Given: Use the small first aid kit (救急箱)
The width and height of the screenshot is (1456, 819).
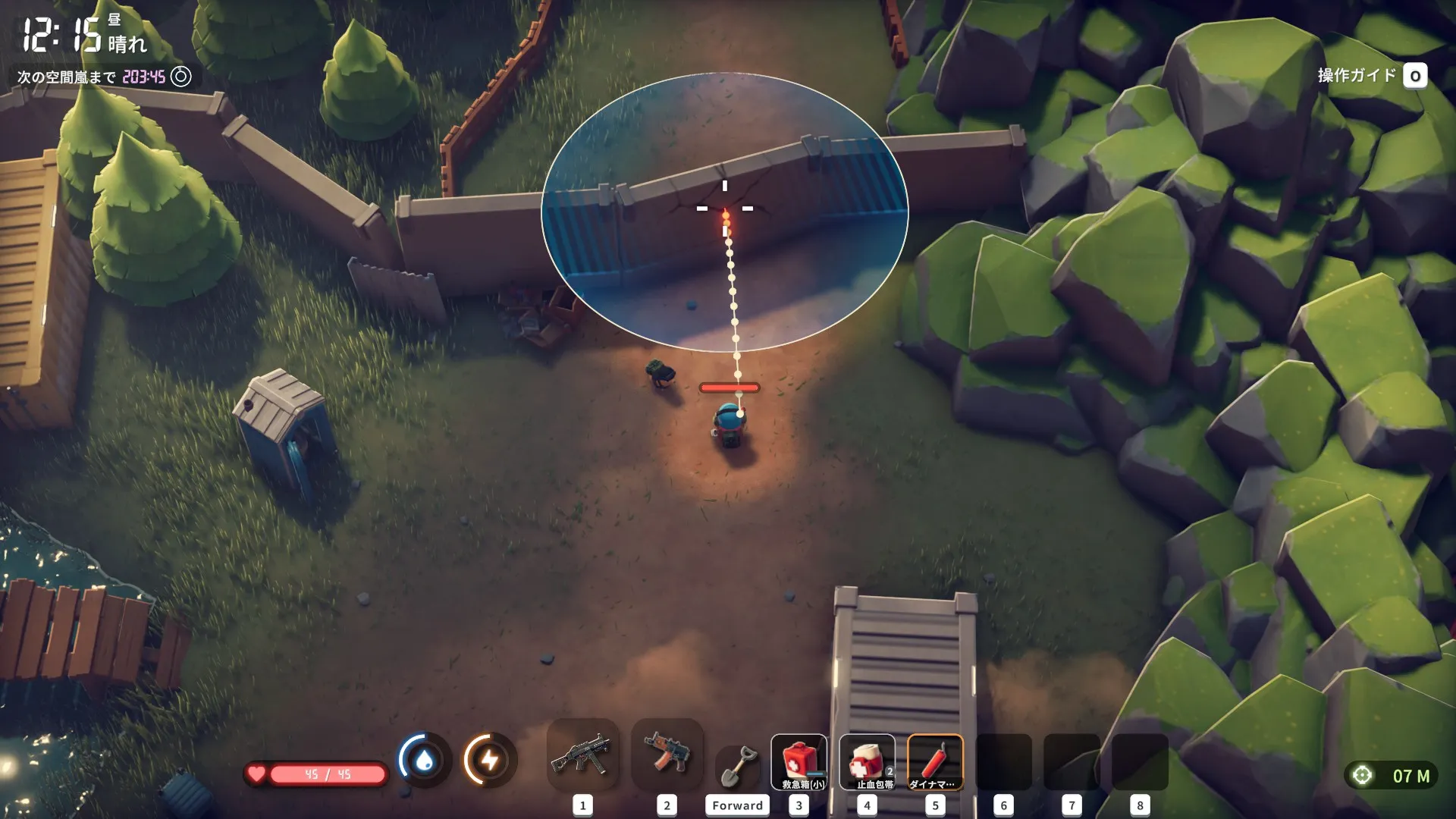Looking at the screenshot, I should click(x=799, y=762).
